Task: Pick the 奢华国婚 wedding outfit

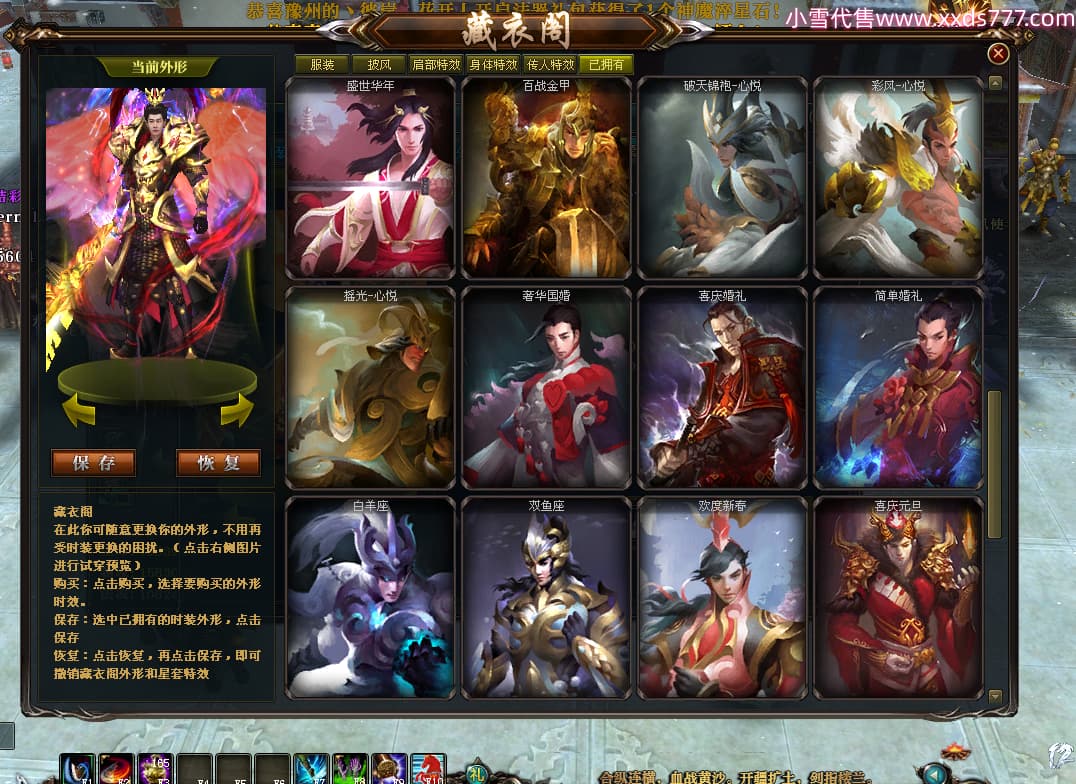Action: tap(546, 390)
